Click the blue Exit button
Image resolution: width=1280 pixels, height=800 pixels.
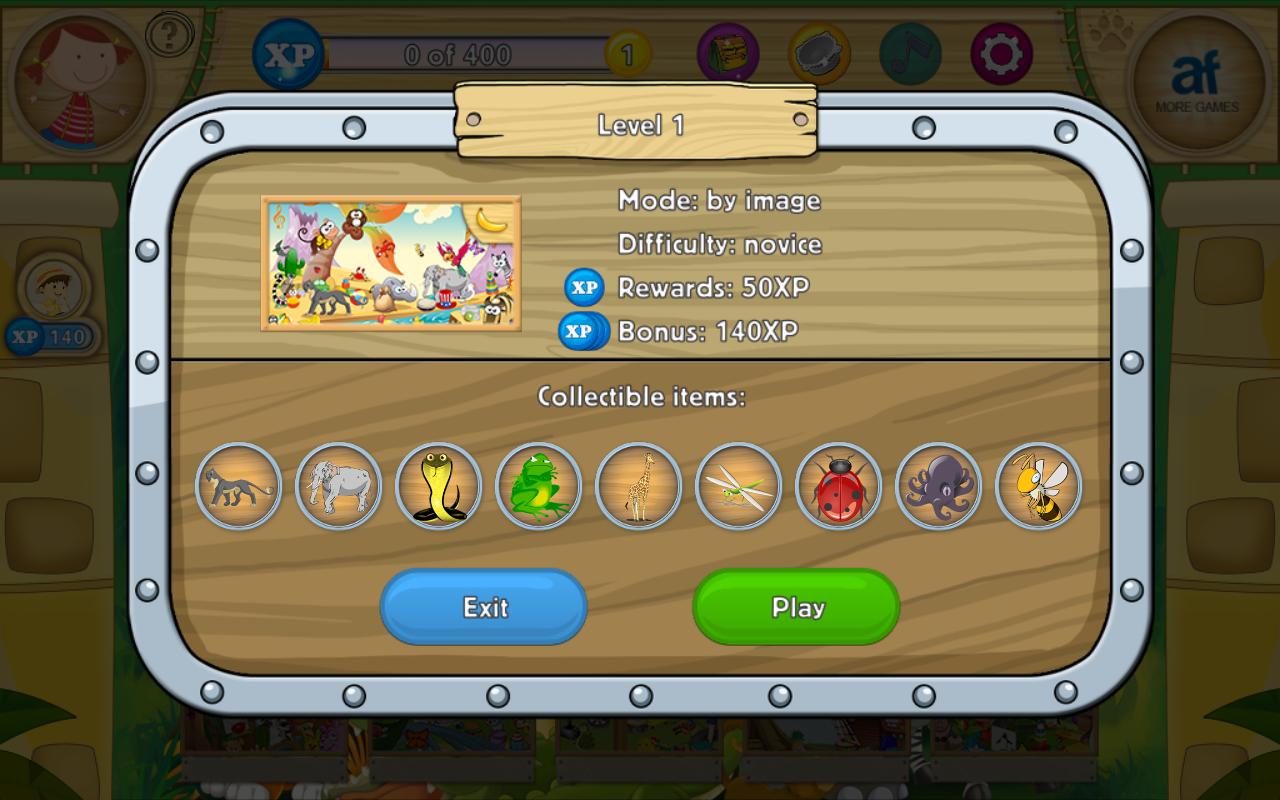(x=484, y=607)
